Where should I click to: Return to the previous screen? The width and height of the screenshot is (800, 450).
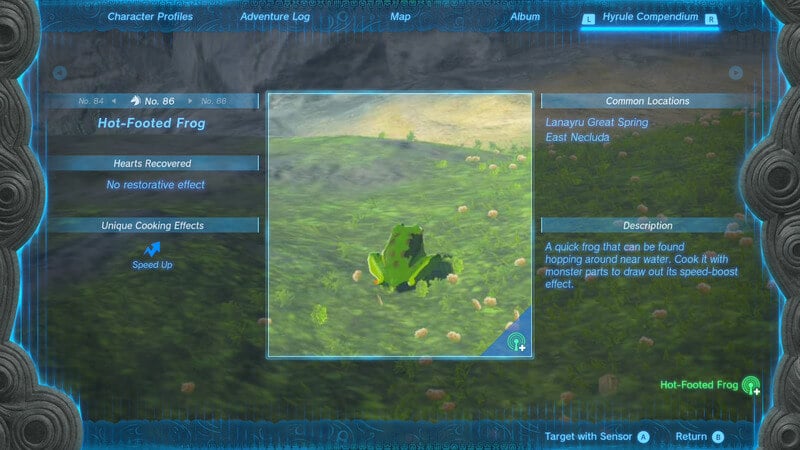(x=699, y=436)
